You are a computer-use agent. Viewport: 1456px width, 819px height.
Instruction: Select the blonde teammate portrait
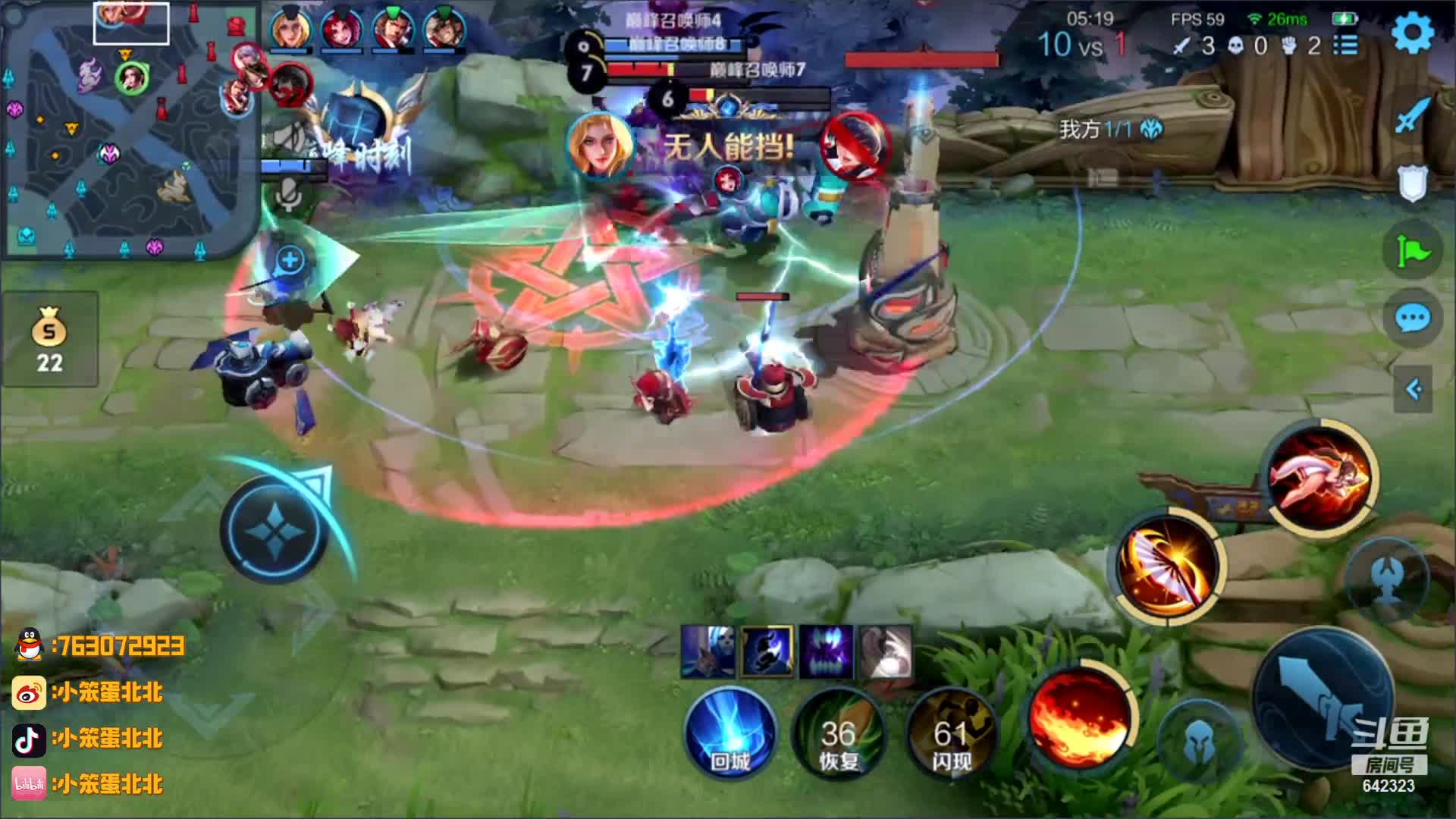(290, 28)
